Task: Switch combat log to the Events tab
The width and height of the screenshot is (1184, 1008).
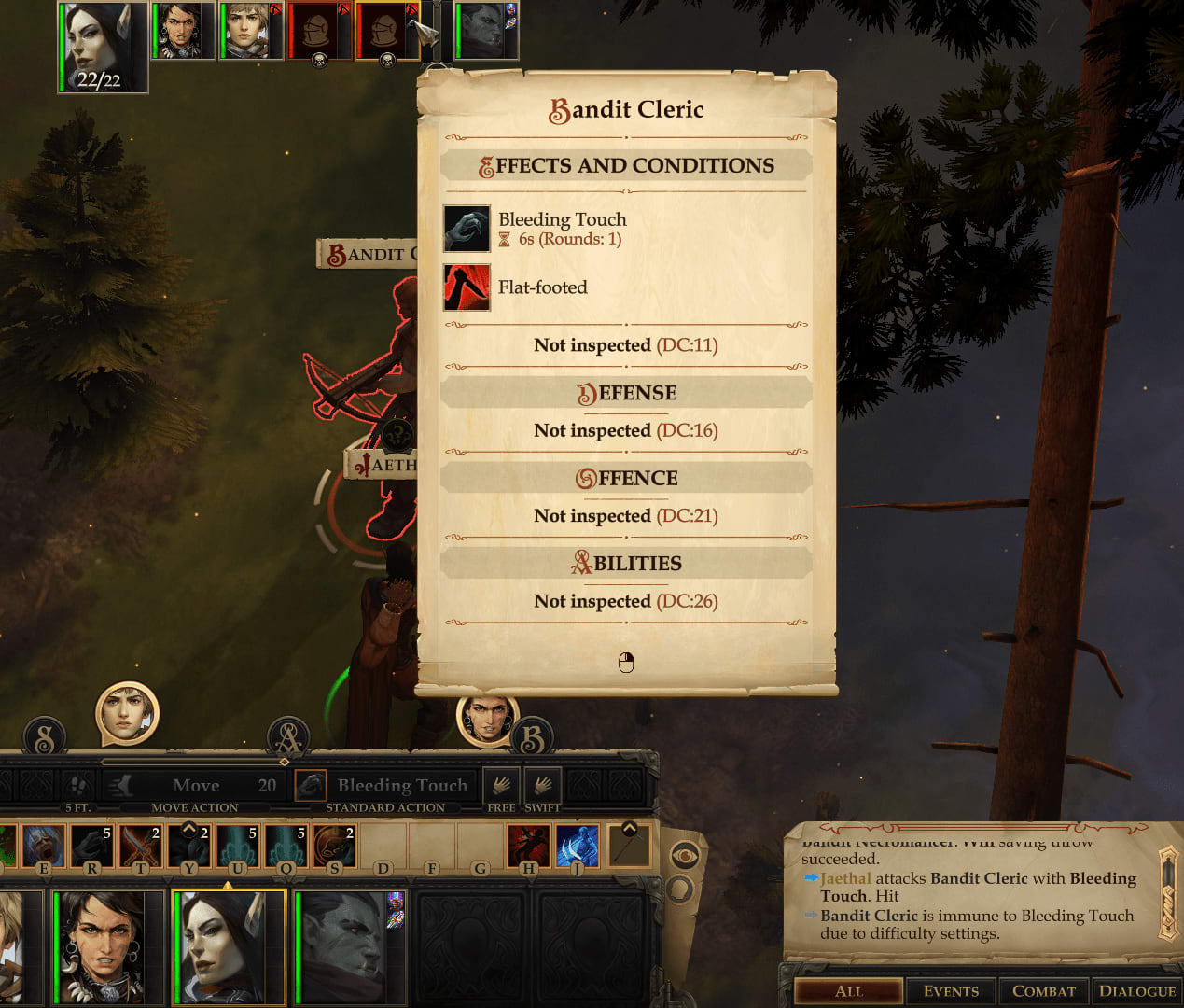Action: (951, 991)
